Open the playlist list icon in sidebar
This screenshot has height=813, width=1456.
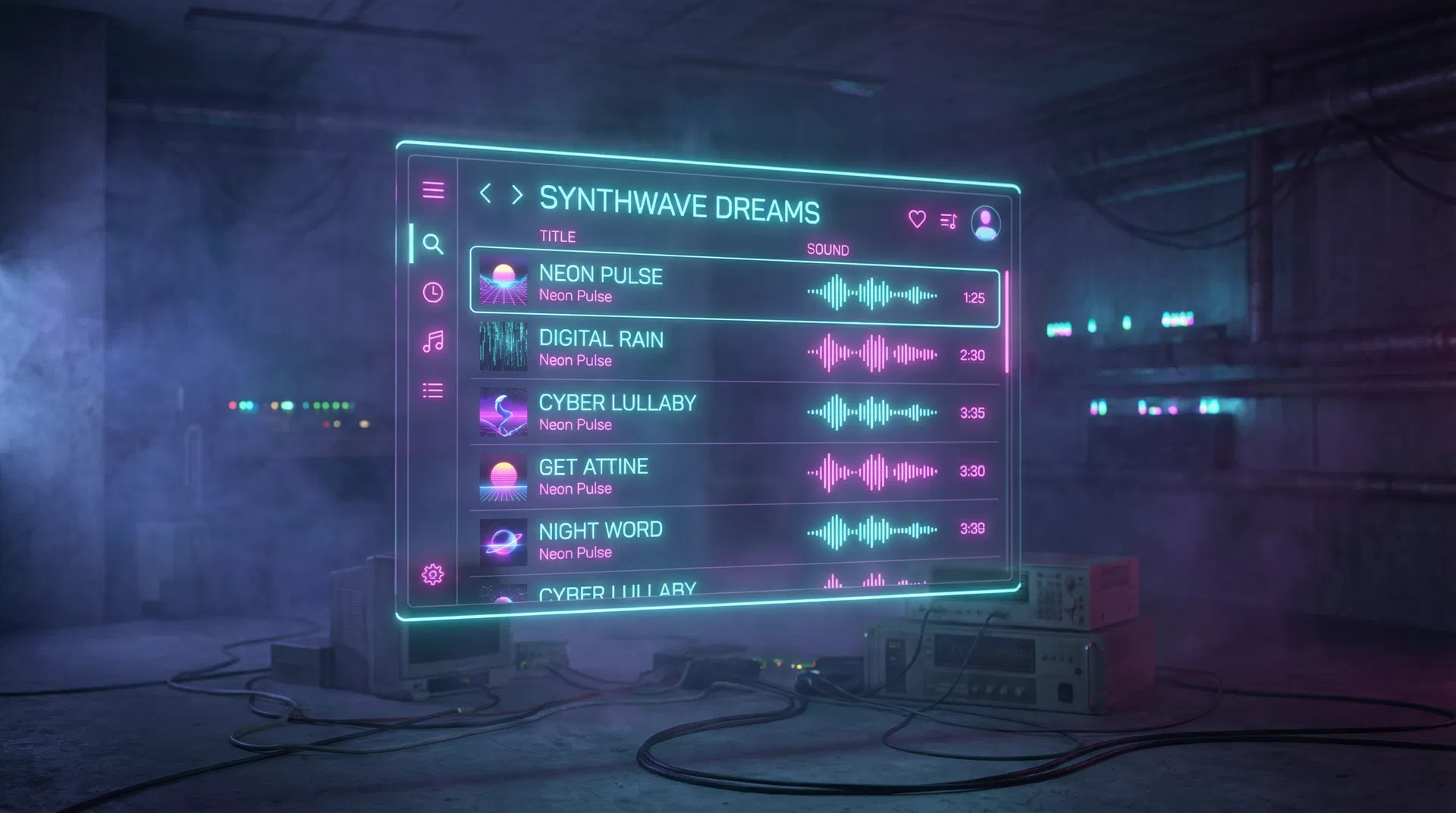(x=432, y=391)
